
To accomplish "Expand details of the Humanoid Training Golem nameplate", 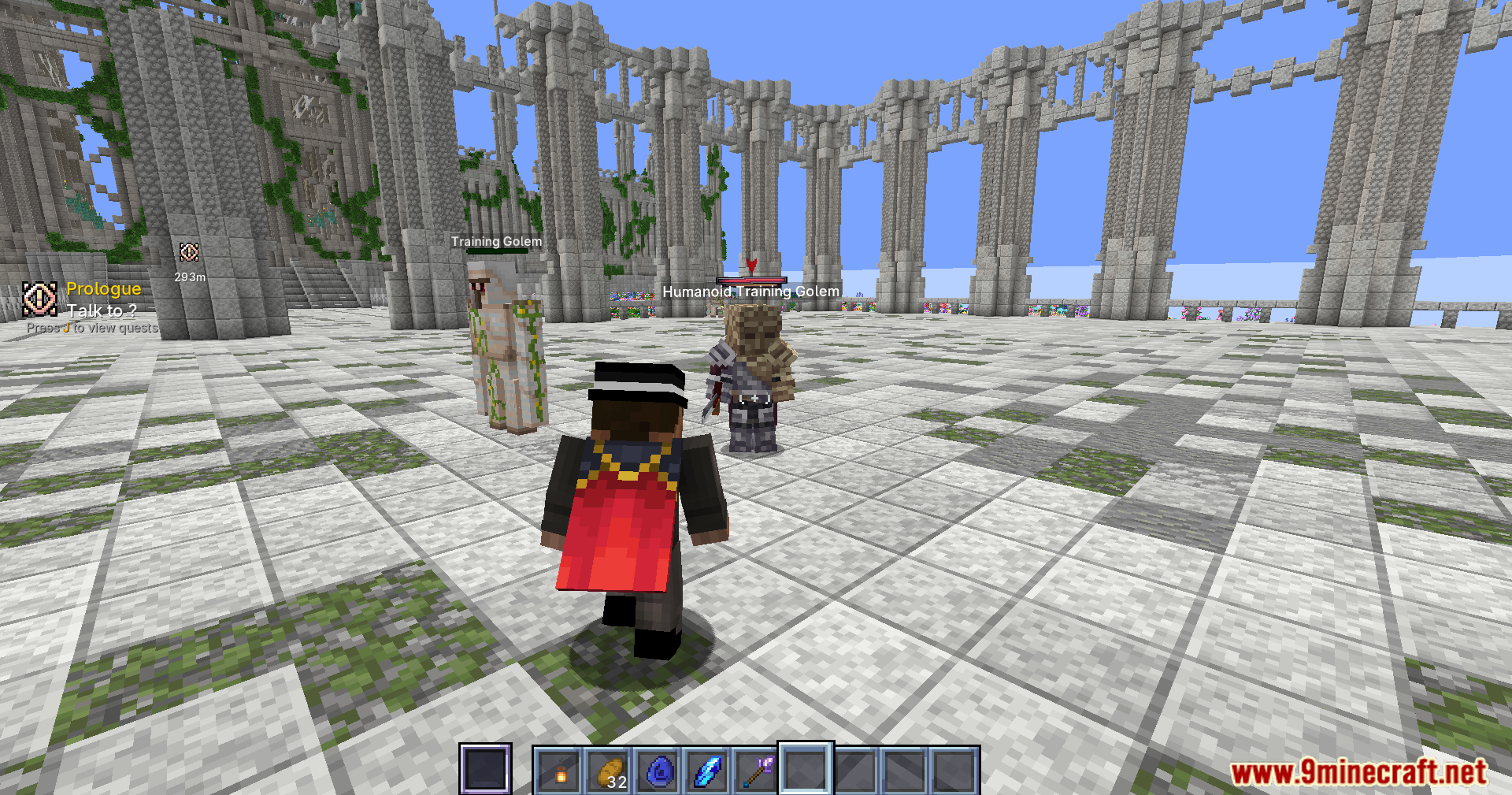I will tap(750, 291).
